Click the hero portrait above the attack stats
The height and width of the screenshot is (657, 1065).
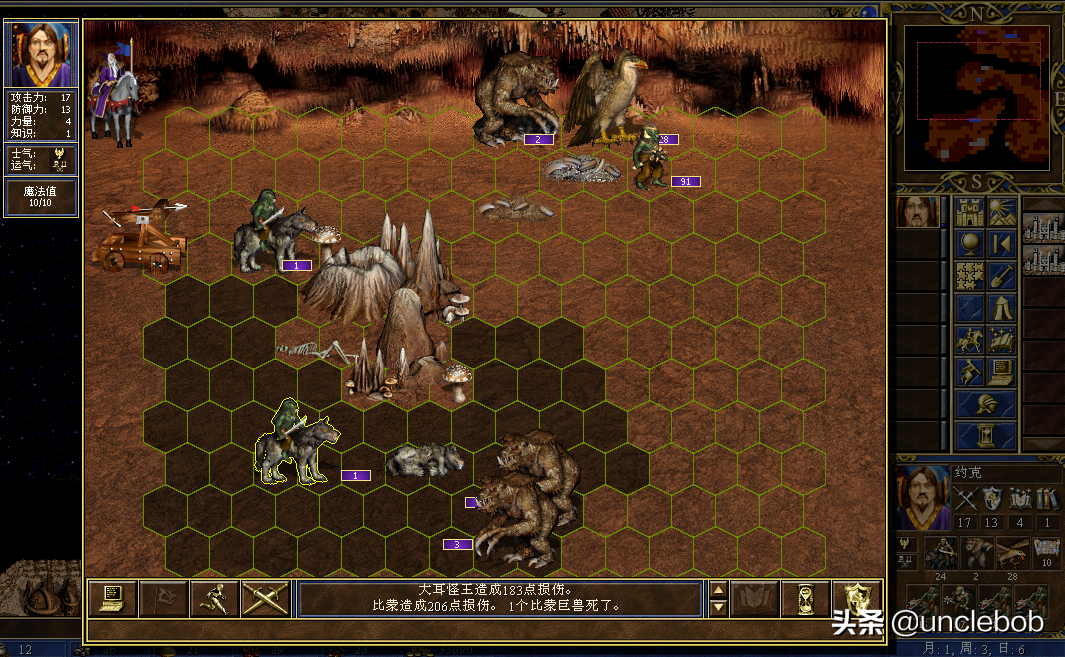click(x=42, y=54)
